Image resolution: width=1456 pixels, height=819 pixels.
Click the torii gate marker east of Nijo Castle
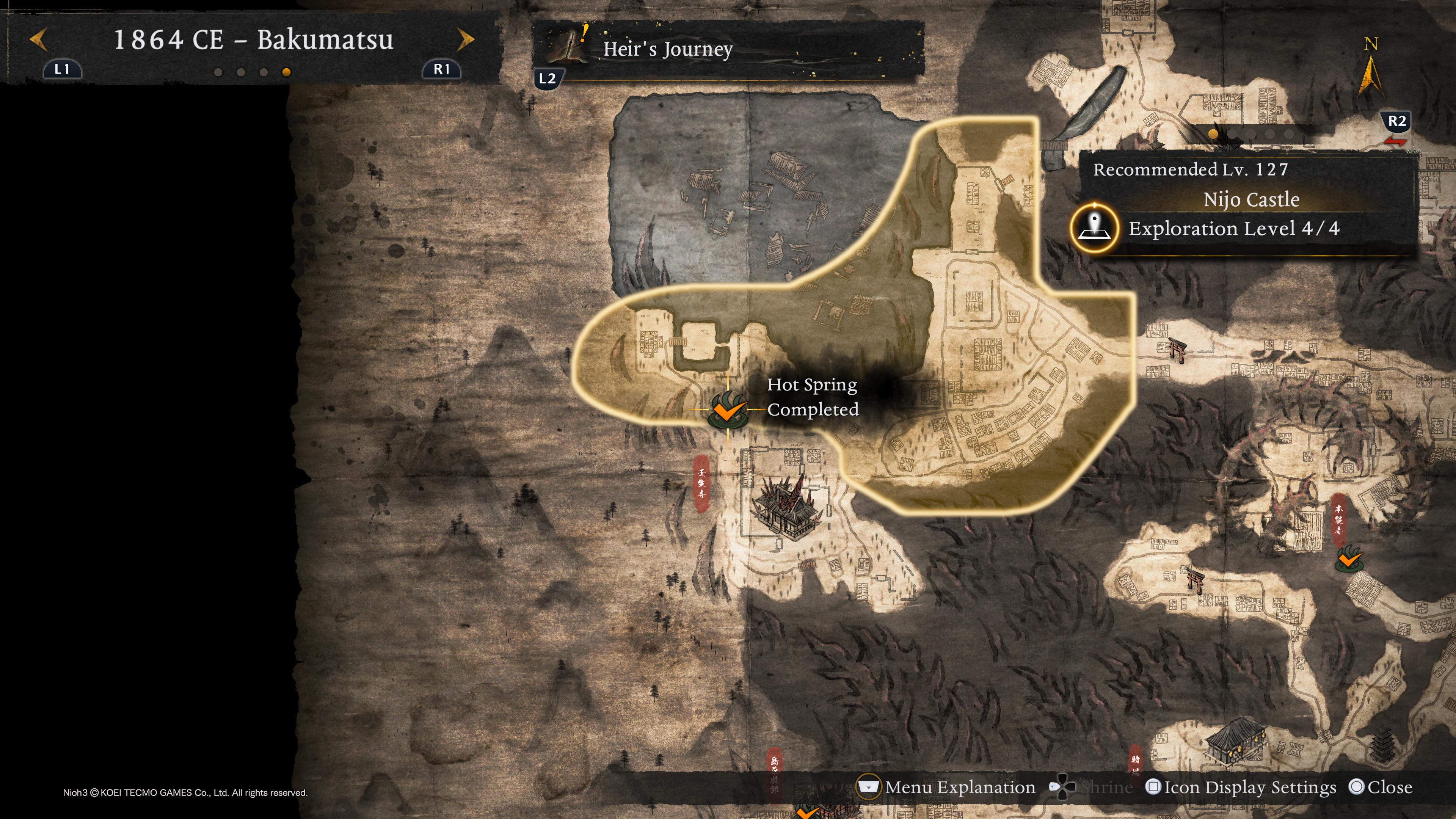click(x=1177, y=349)
